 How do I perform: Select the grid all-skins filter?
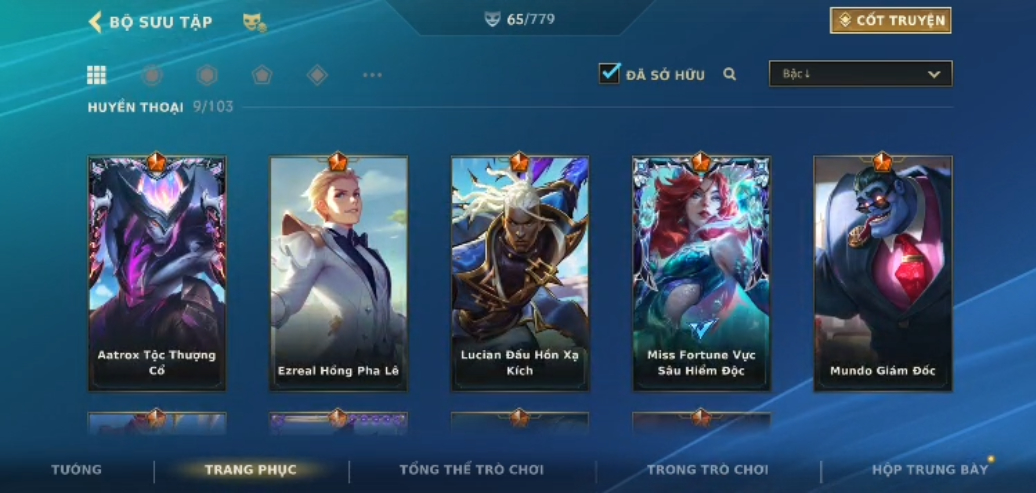click(97, 75)
